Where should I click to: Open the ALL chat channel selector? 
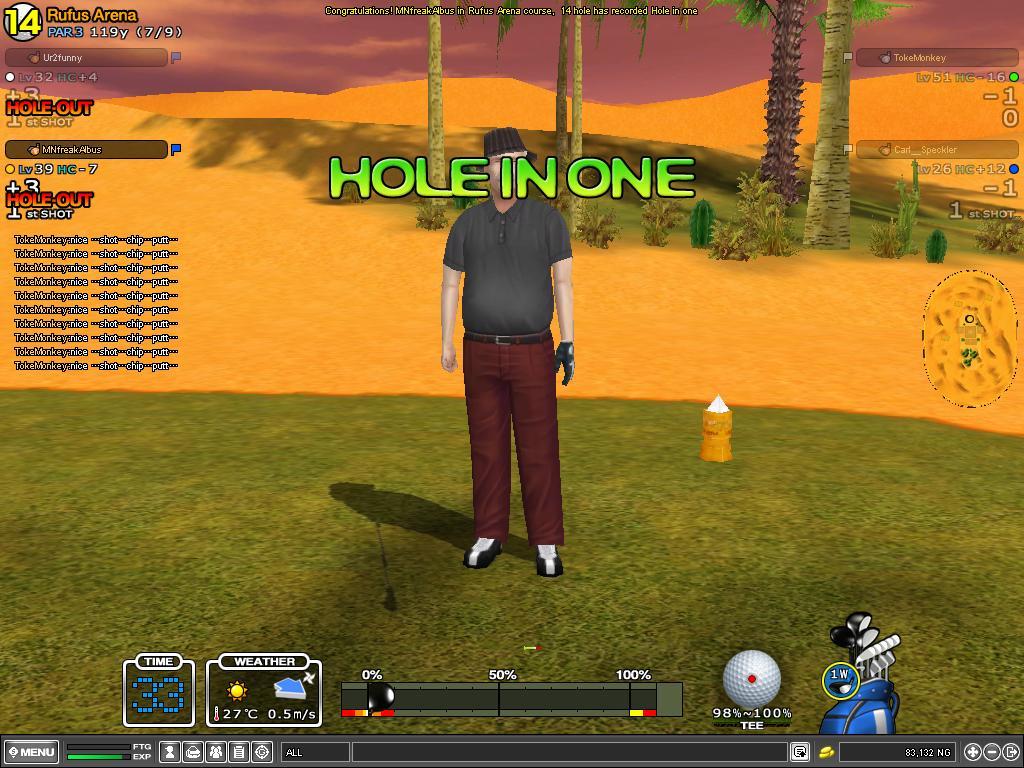[315, 752]
